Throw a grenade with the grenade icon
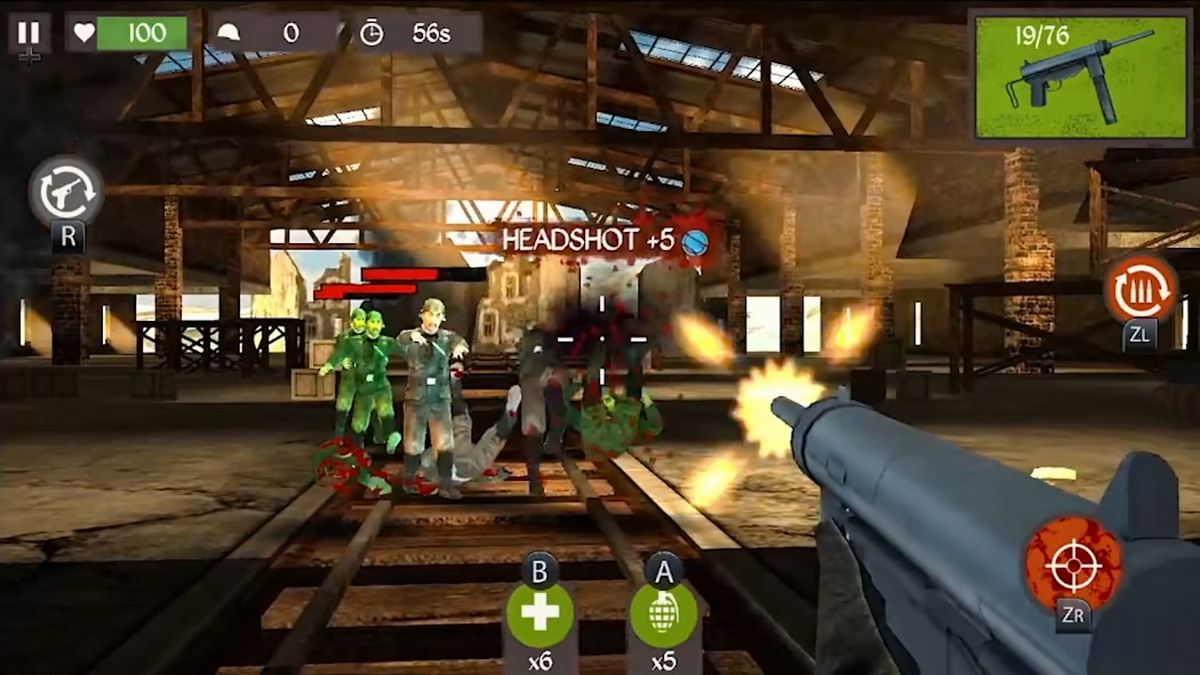1200x675 pixels. pyautogui.click(x=663, y=614)
